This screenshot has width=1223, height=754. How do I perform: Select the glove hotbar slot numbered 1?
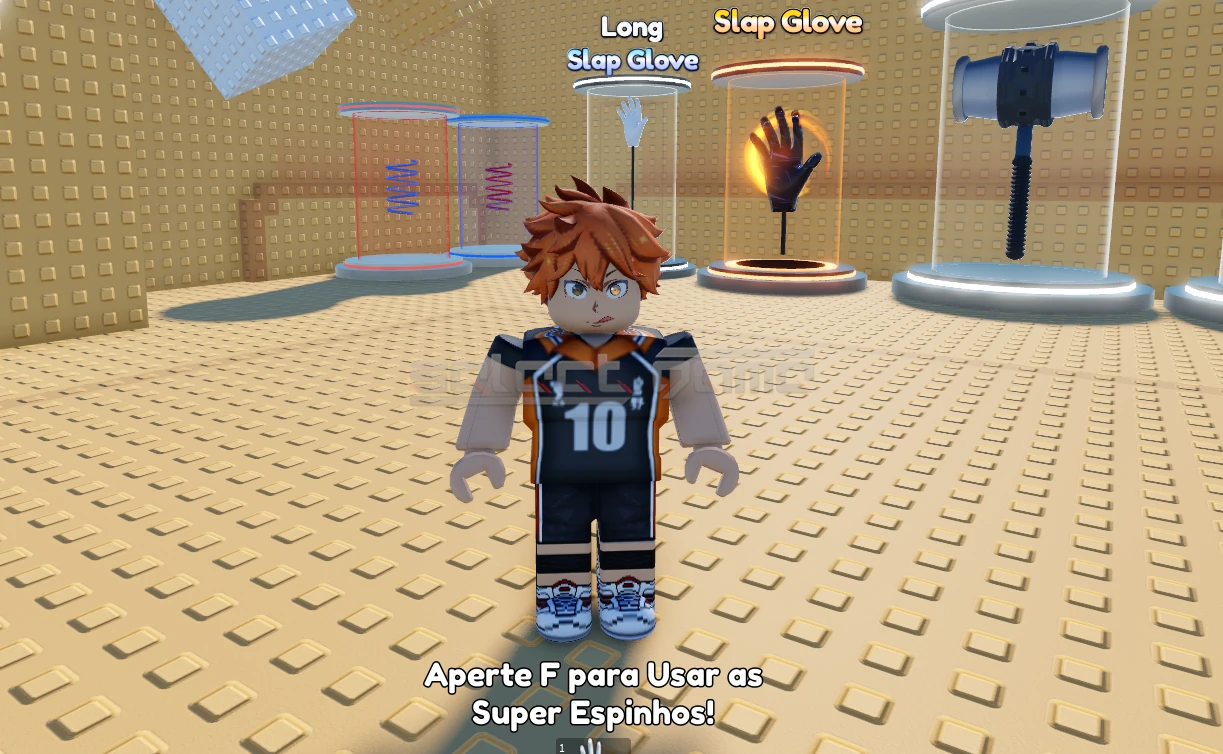click(x=592, y=747)
